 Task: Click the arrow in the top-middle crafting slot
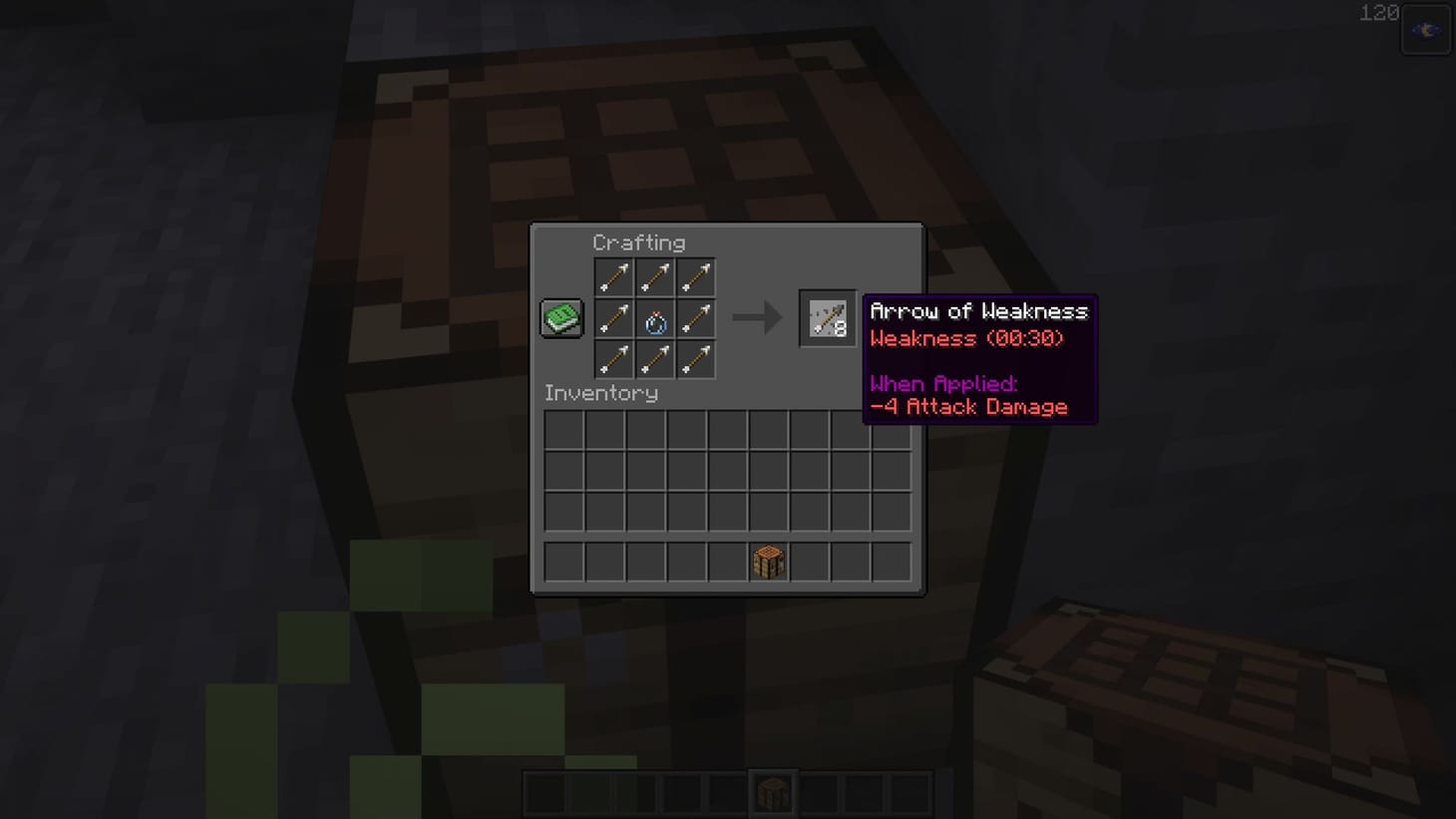[654, 277]
